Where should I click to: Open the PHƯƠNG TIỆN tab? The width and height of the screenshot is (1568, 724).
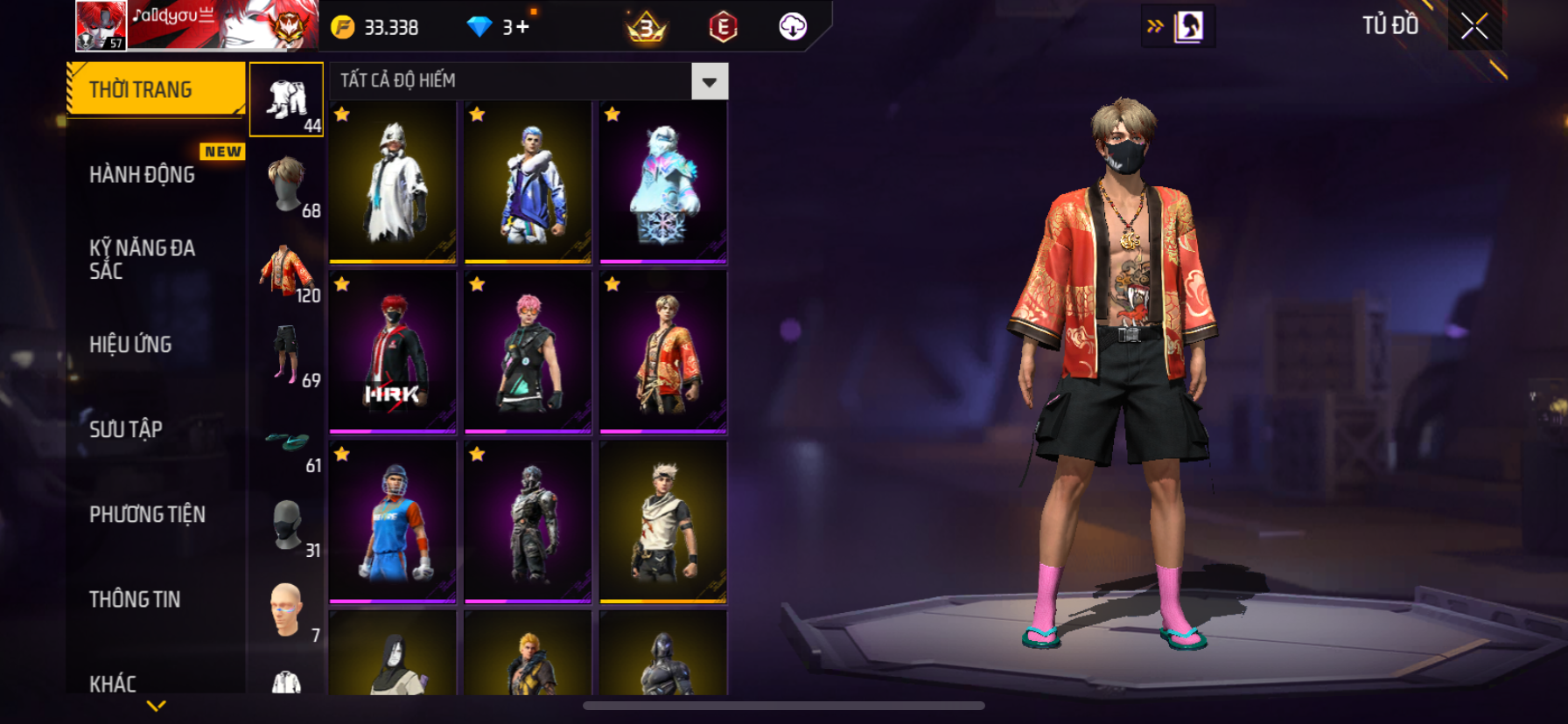tap(147, 514)
